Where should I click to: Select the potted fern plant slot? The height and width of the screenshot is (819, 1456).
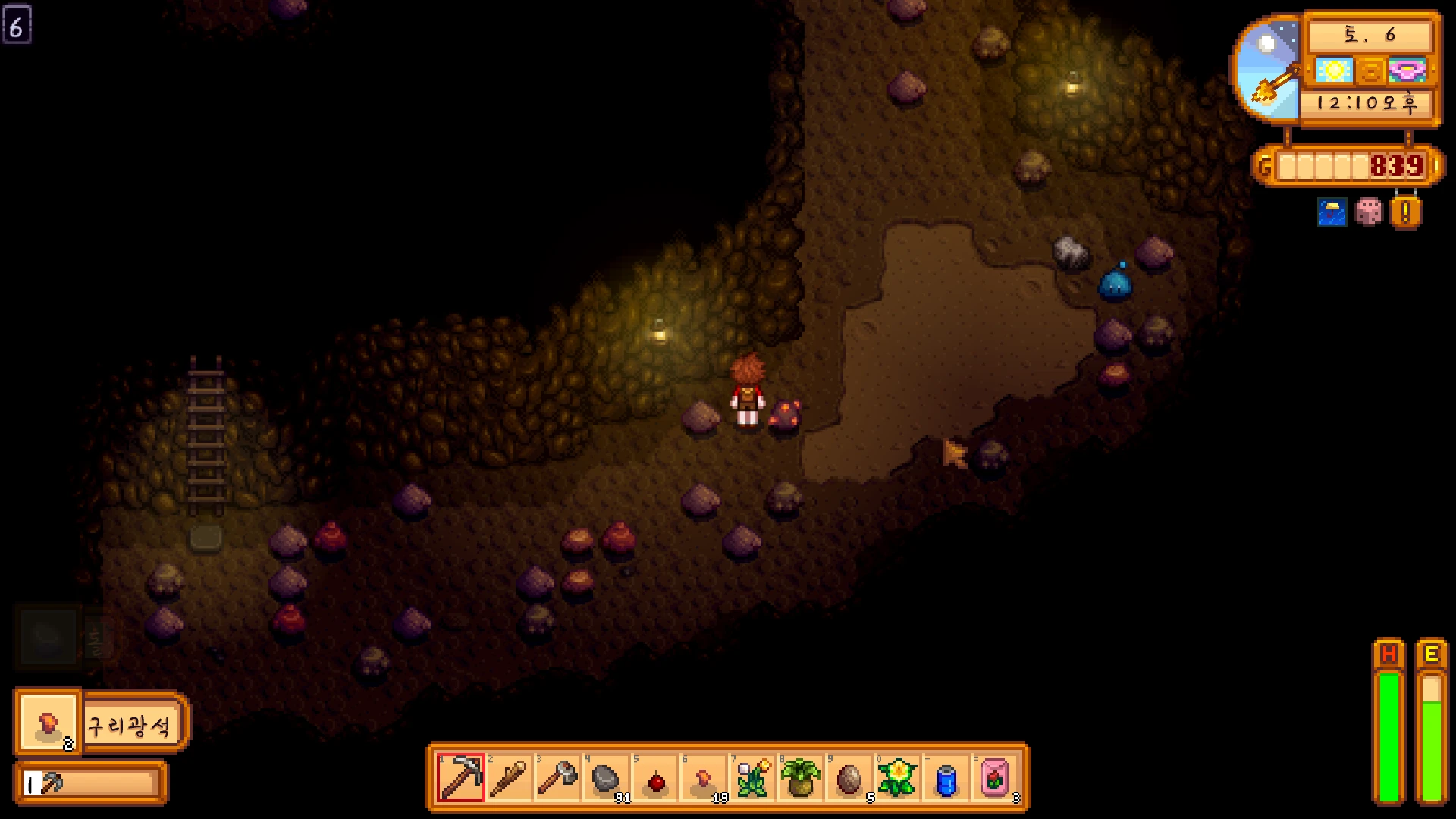801,777
